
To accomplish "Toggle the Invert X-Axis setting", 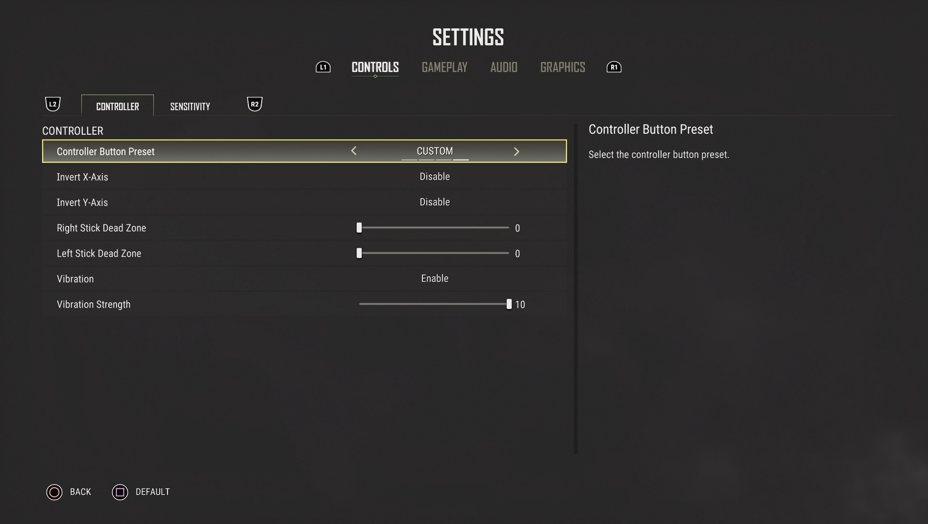I will (x=434, y=177).
